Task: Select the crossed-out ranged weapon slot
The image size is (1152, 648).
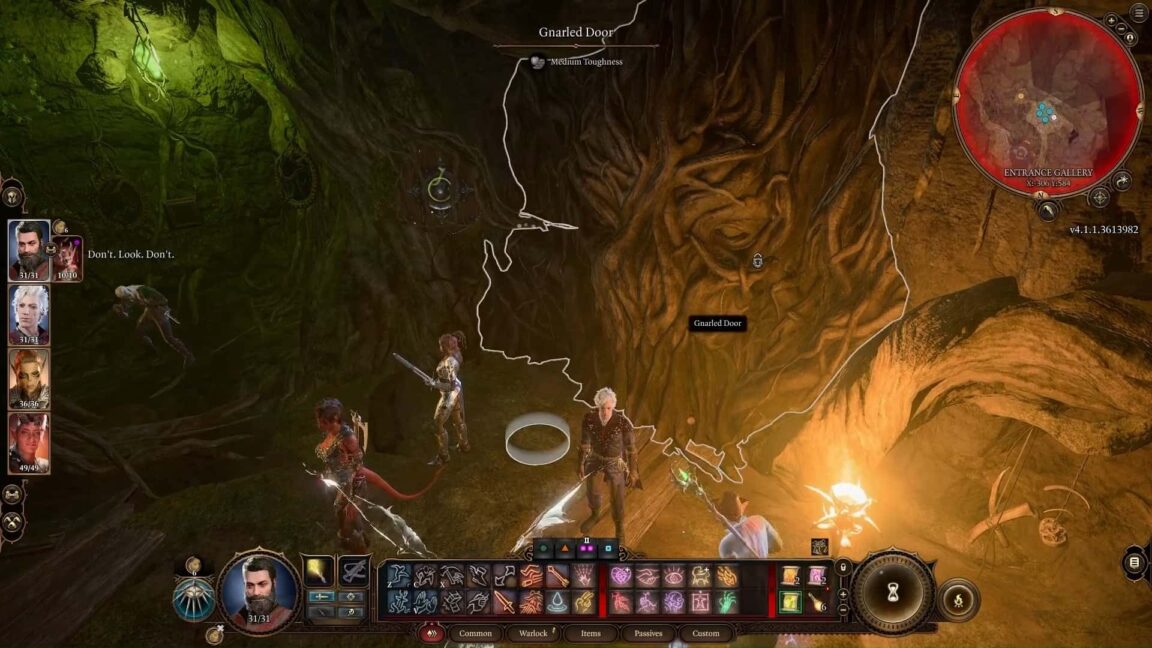Action: 353,572
